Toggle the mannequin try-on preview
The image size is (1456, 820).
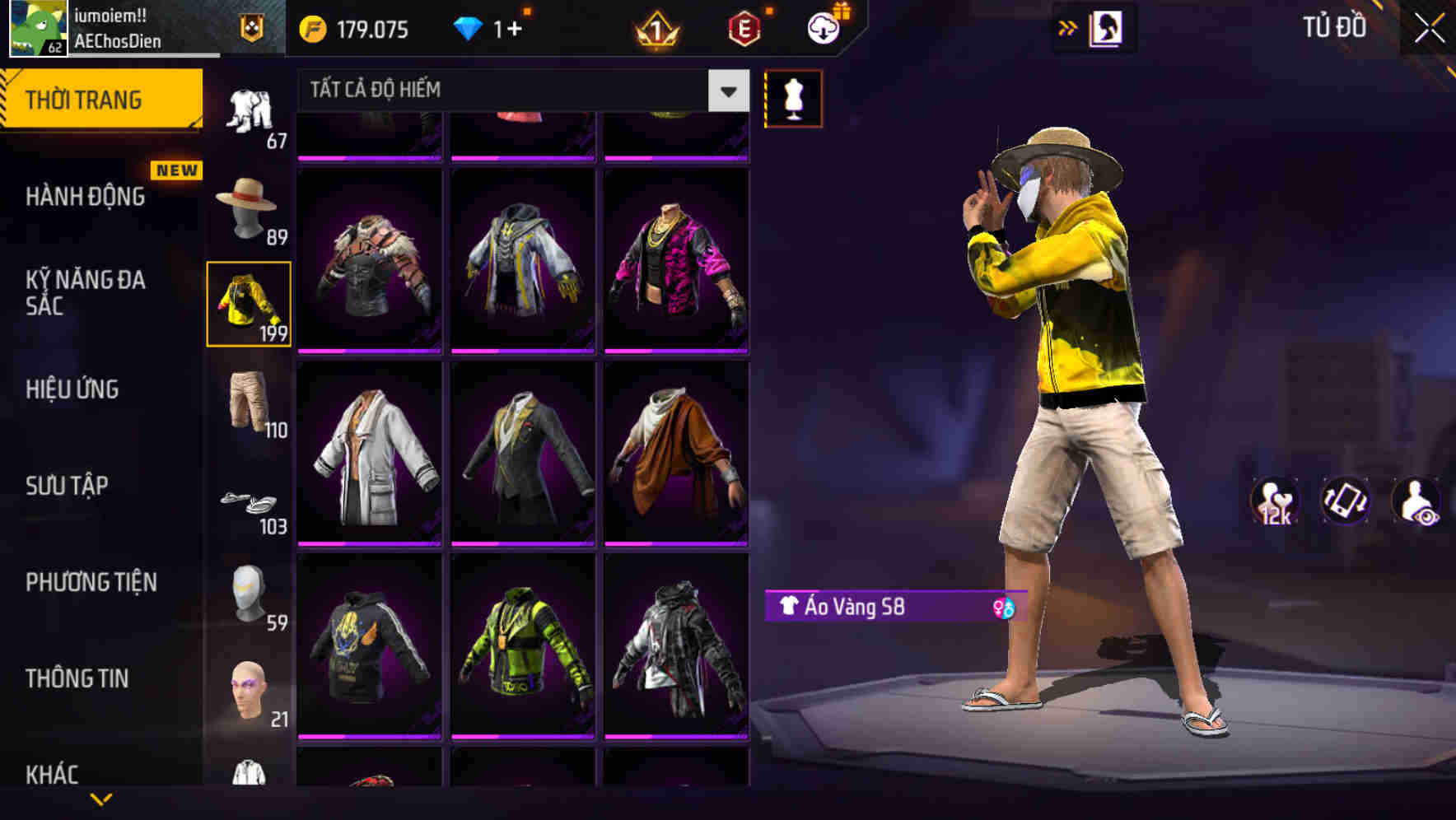click(x=793, y=99)
